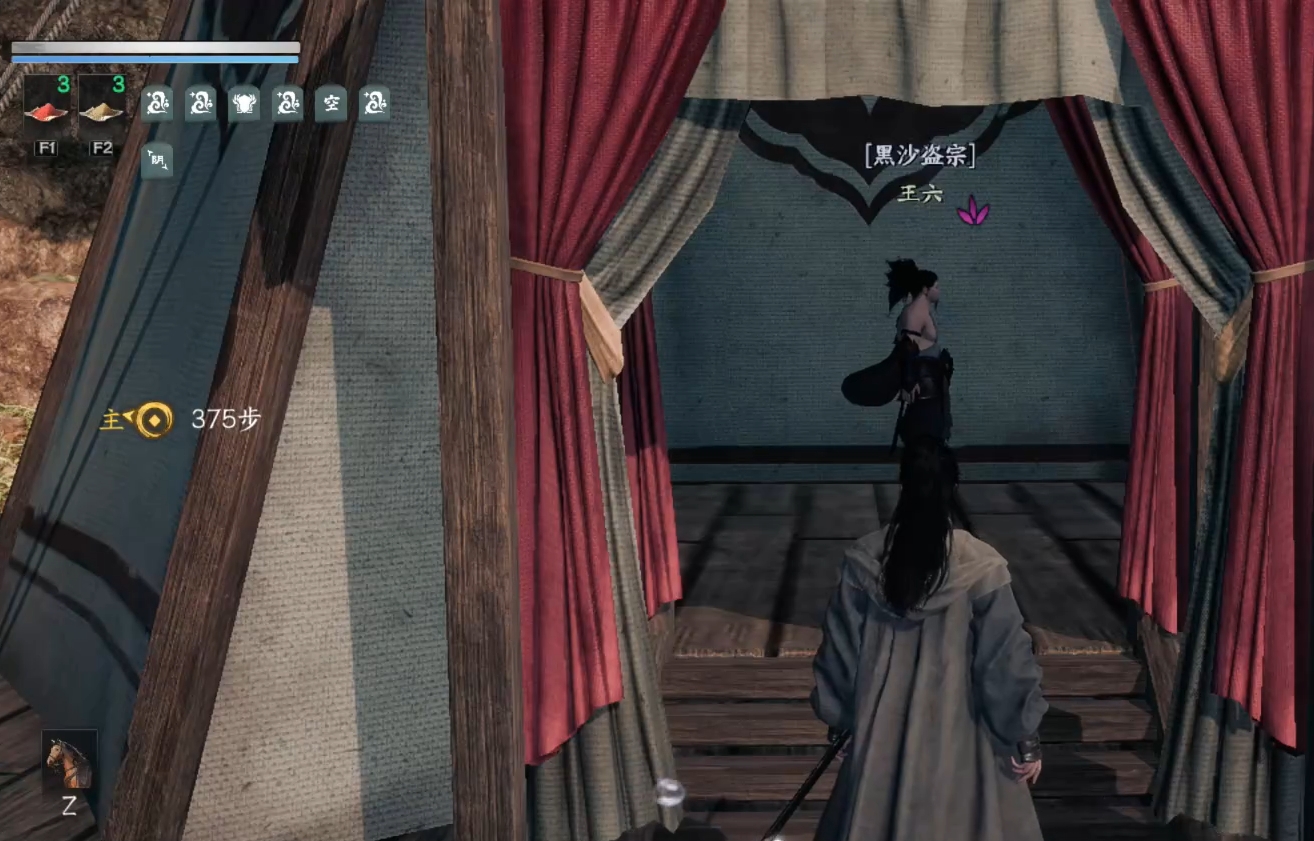
Task: Use the yellow powder consumable slot
Action: point(101,105)
